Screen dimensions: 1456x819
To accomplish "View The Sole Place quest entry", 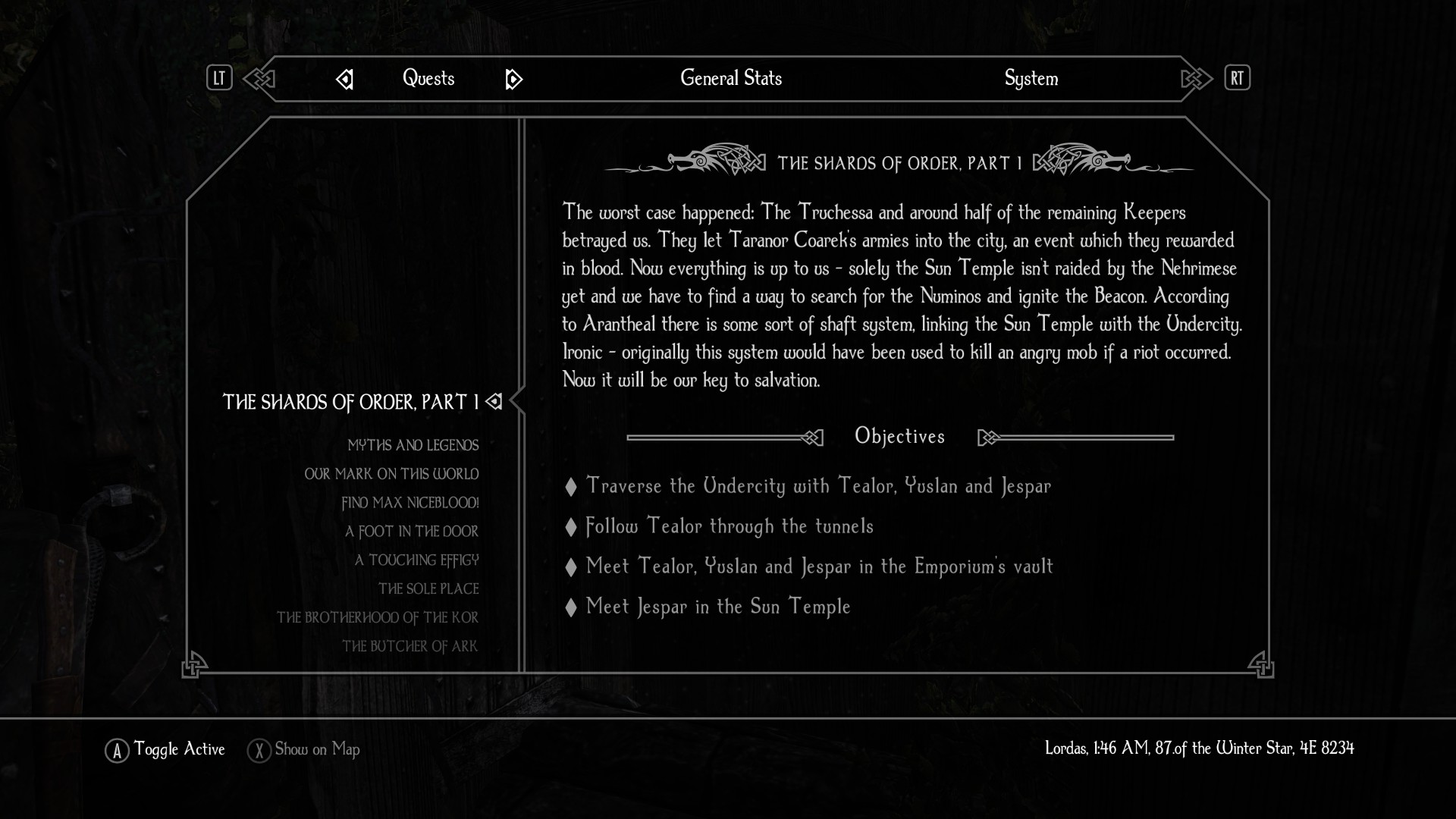I will [428, 589].
